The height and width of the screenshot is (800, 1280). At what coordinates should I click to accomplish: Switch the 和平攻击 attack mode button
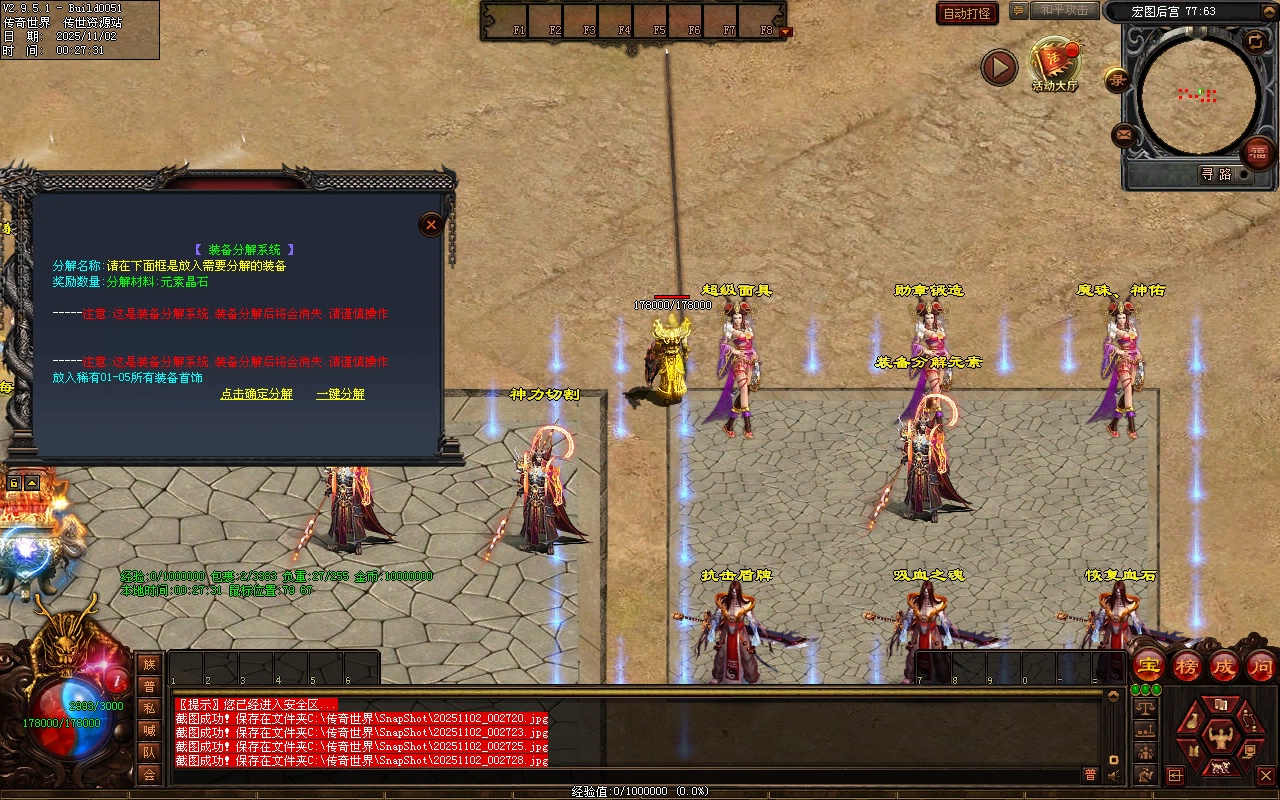(x=1063, y=10)
